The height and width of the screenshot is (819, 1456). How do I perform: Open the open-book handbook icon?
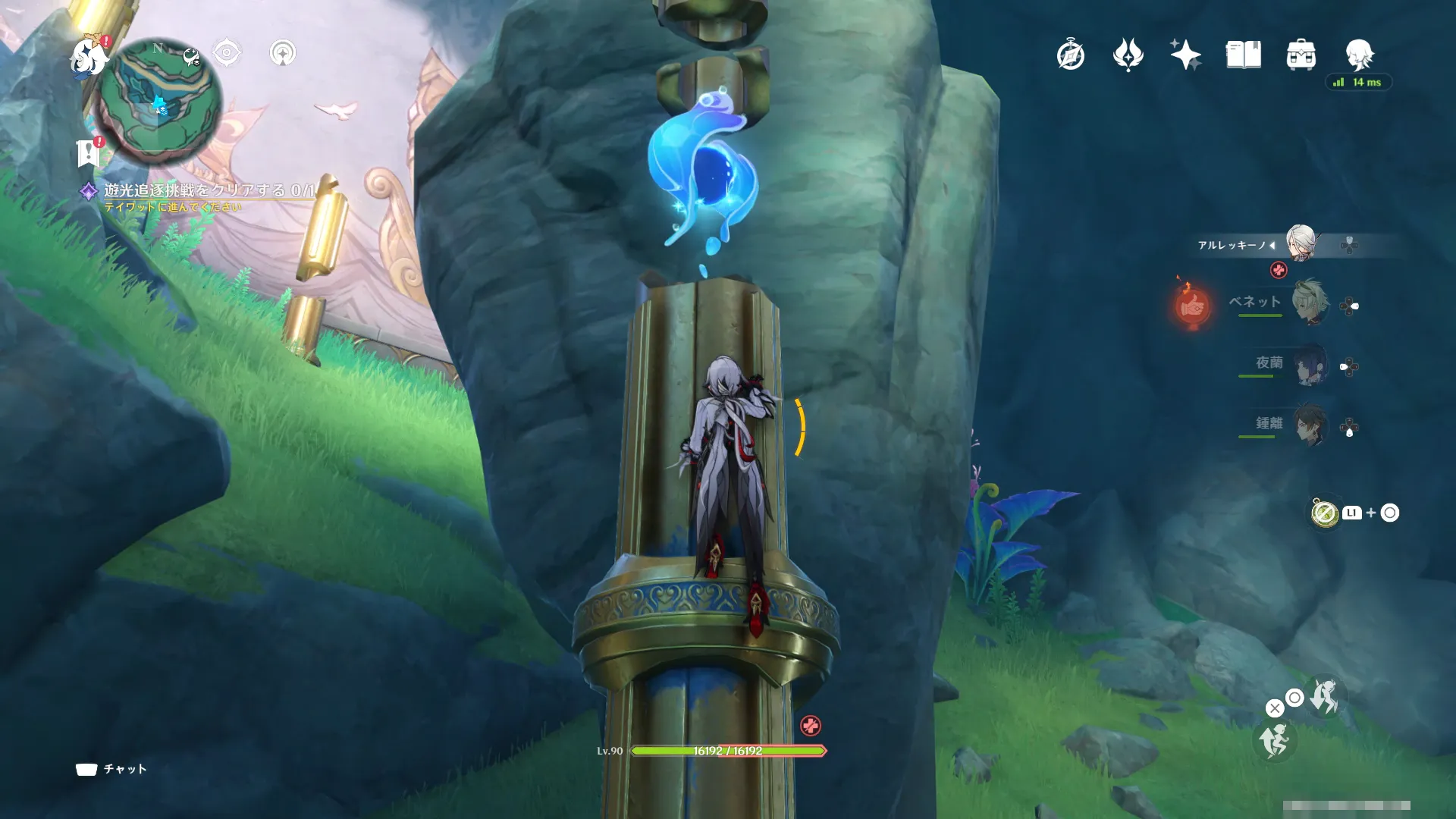(x=1243, y=55)
